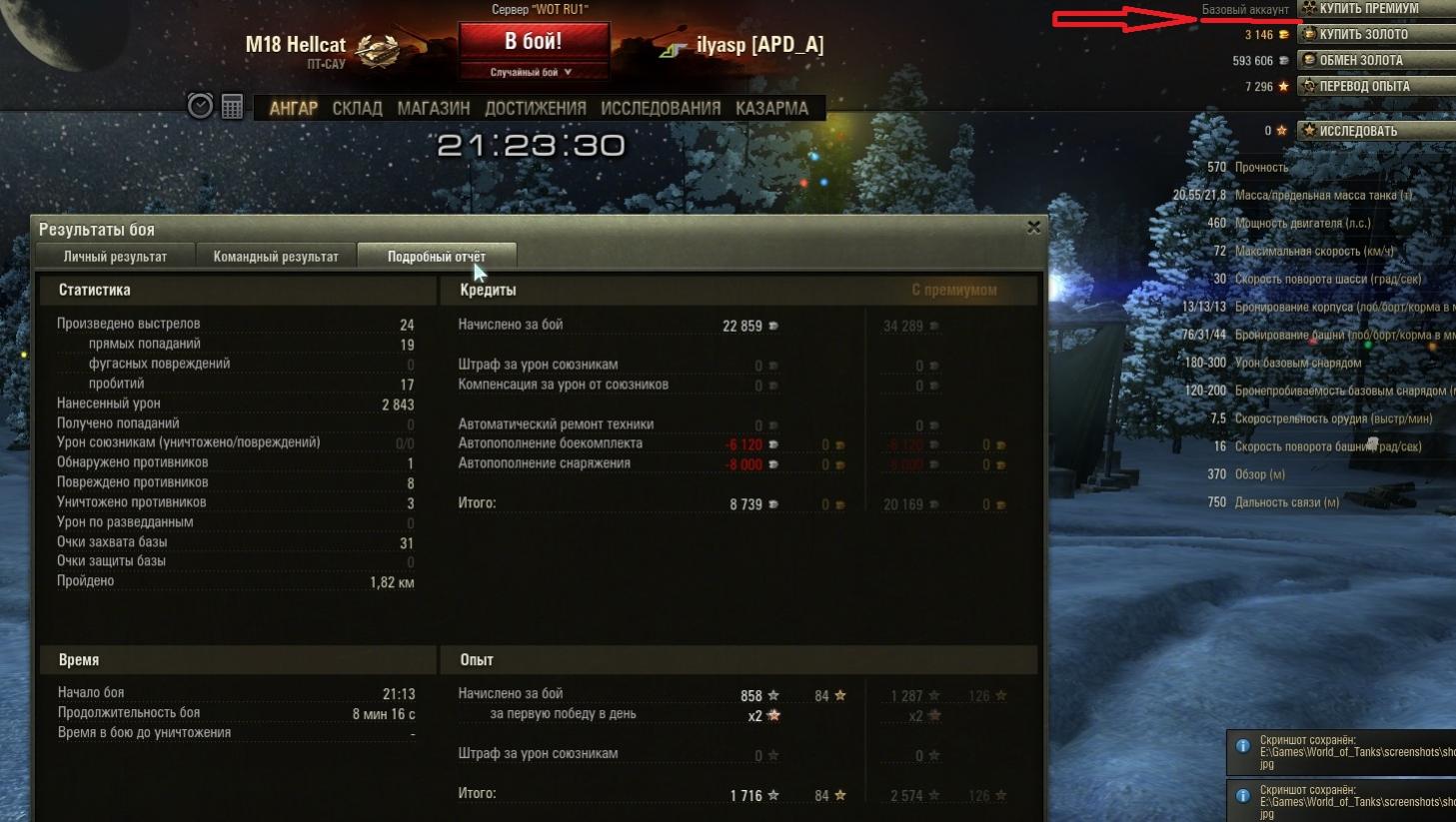
Task: Click the ilyasp [APD_A] player name
Action: click(759, 45)
